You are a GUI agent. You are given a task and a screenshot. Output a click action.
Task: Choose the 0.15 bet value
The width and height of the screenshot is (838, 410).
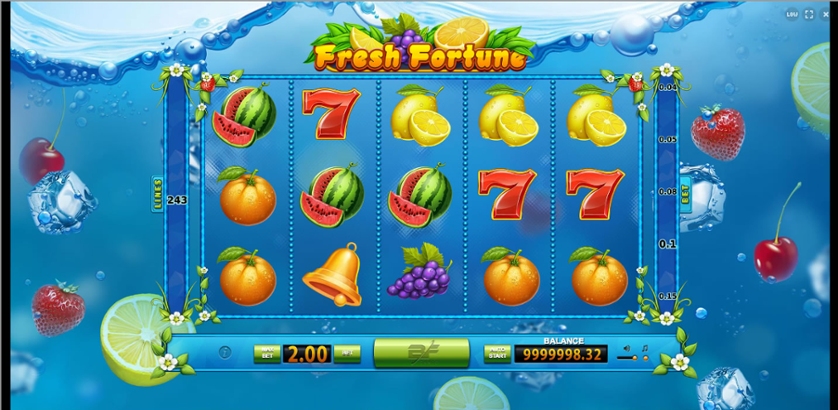(668, 296)
